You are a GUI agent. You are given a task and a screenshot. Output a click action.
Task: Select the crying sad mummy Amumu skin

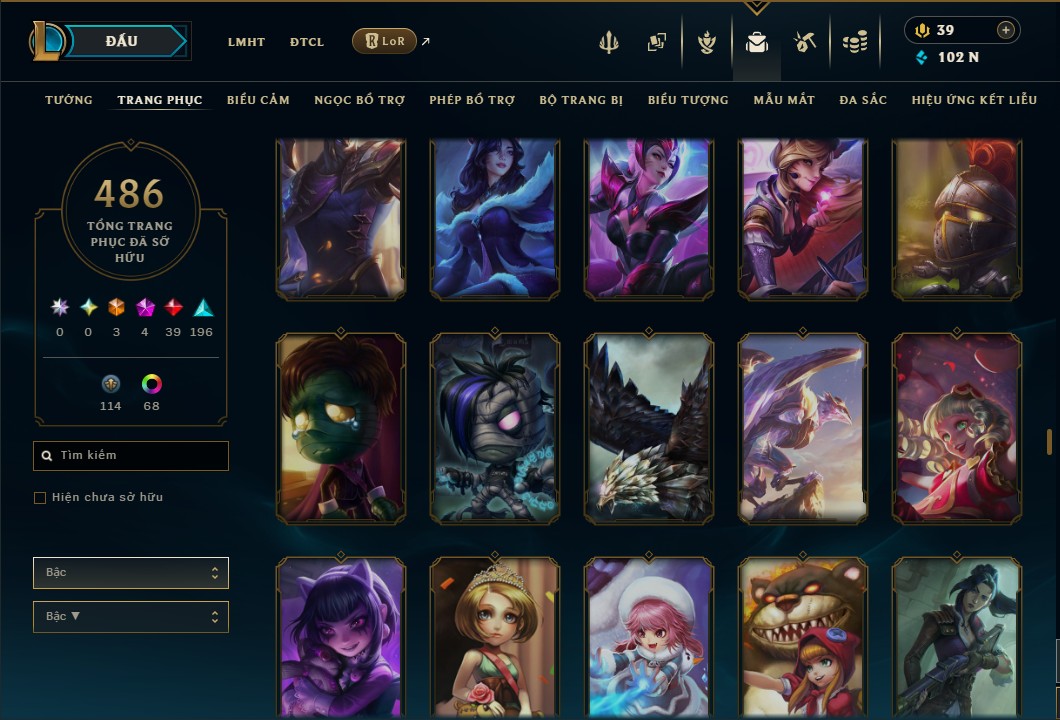pyautogui.click(x=341, y=428)
